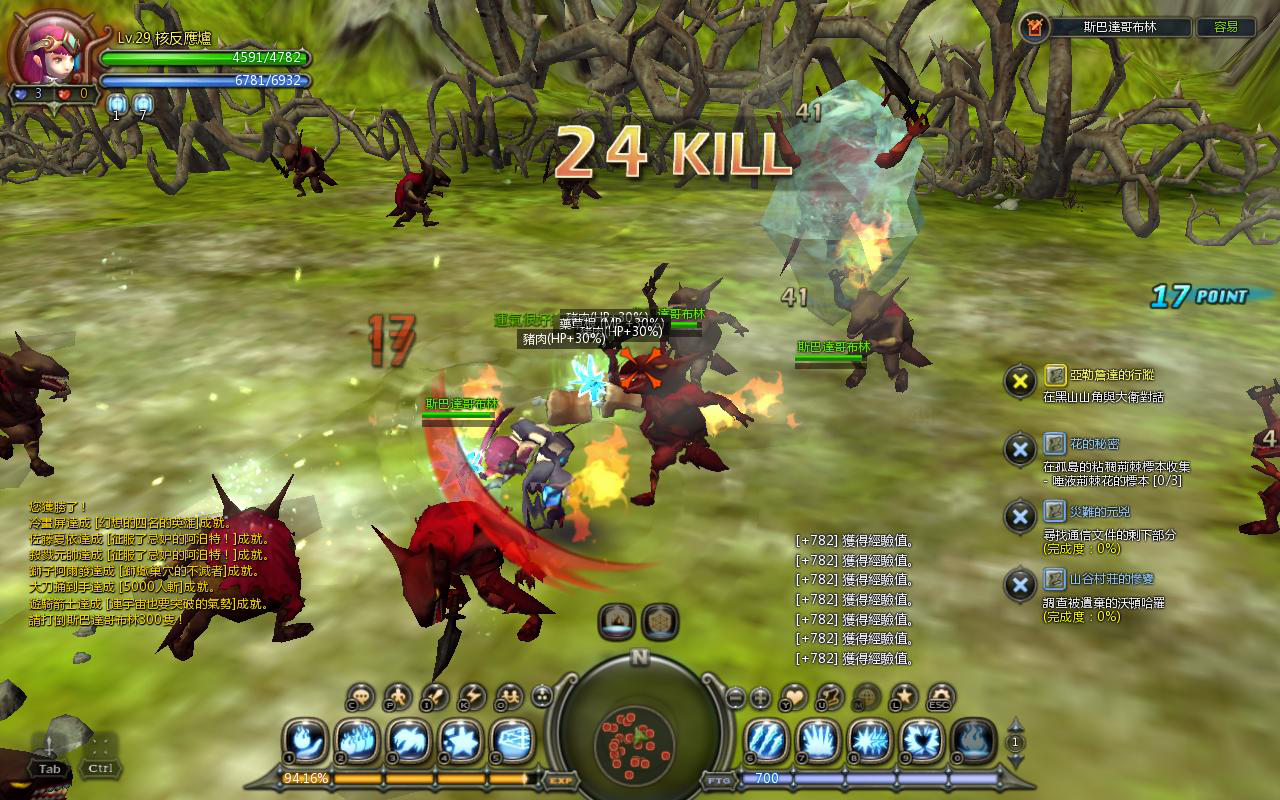Open the inventory icon marked I
1280x800 pixels.
435,696
